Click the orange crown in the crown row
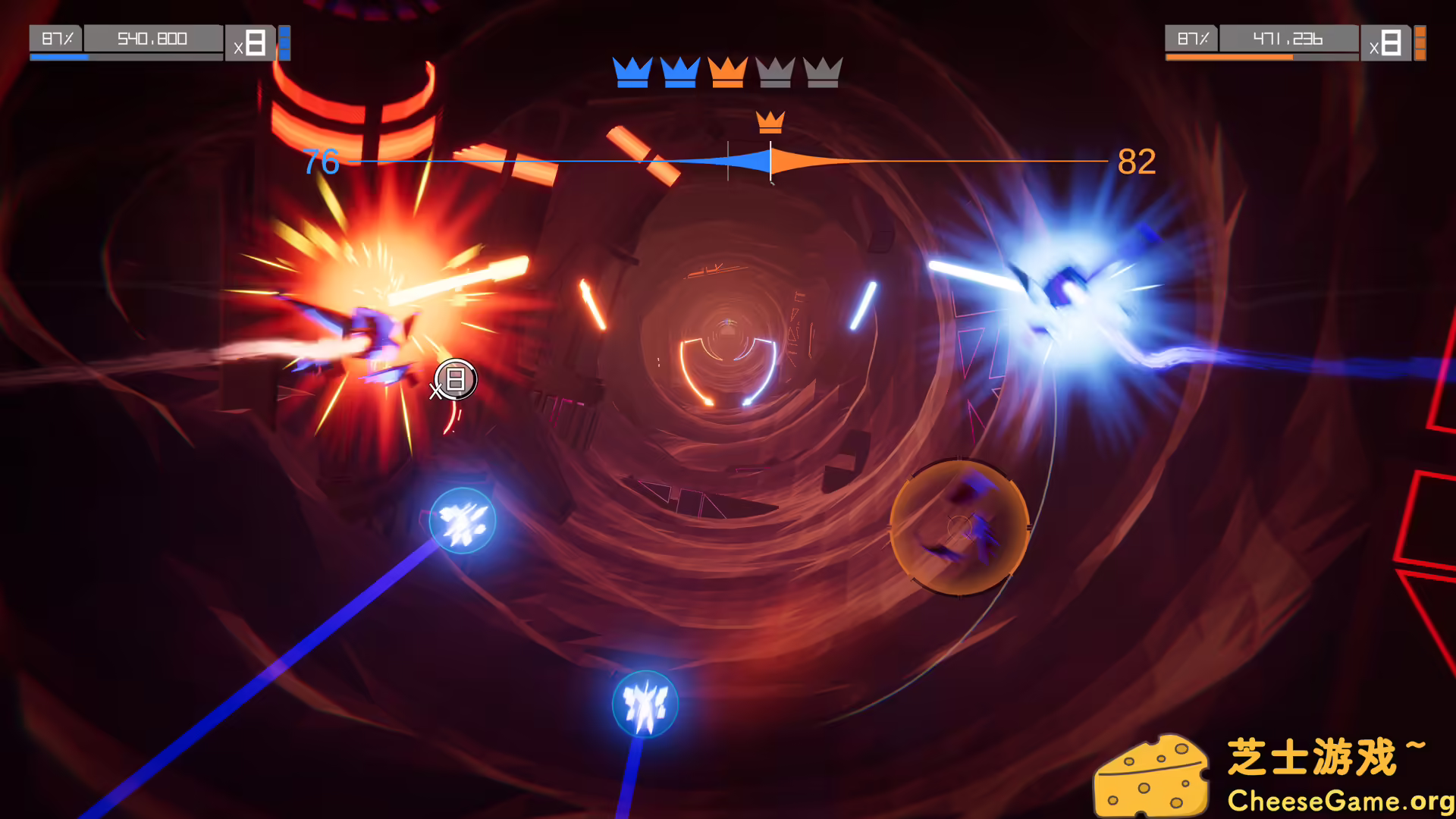 (728, 74)
